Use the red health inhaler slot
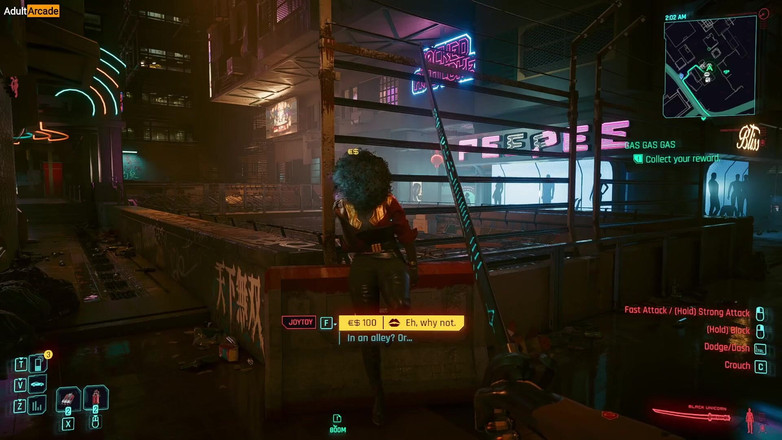 pos(96,399)
